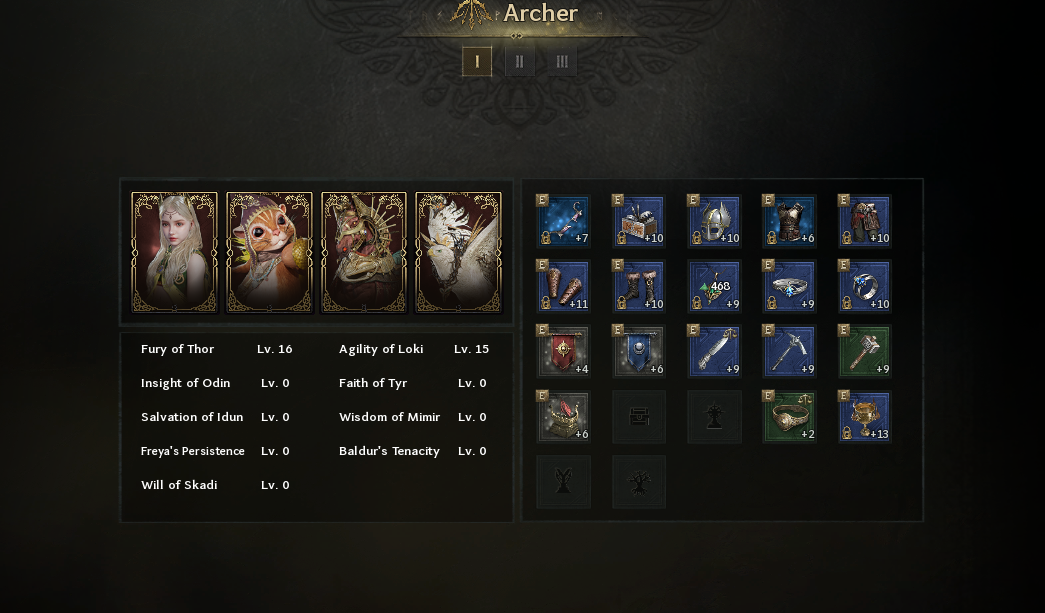Choose the squirrel companion card
Screen dimensions: 1045x613
tap(270, 253)
